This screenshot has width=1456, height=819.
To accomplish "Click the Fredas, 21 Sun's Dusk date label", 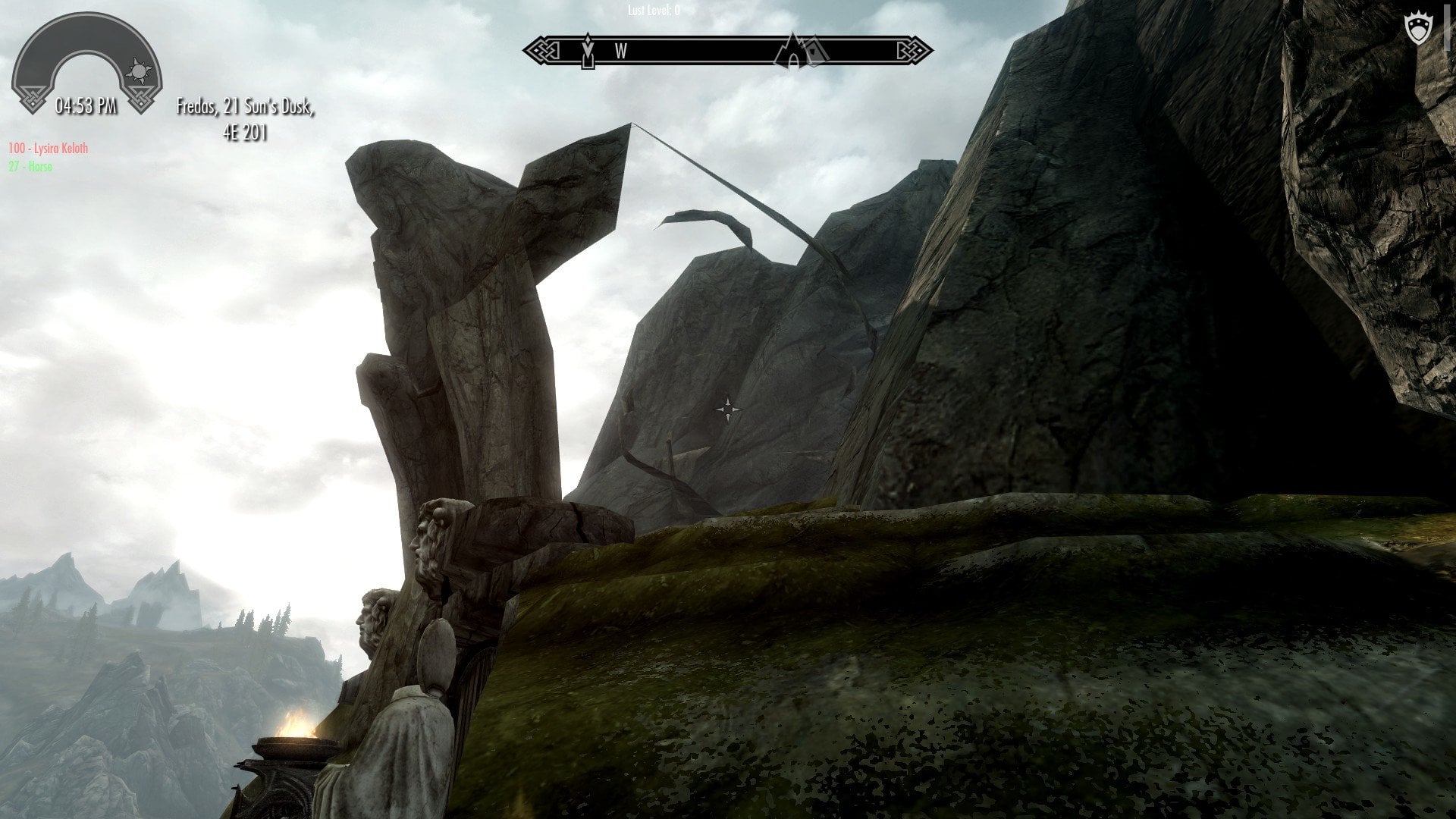I will pyautogui.click(x=245, y=108).
